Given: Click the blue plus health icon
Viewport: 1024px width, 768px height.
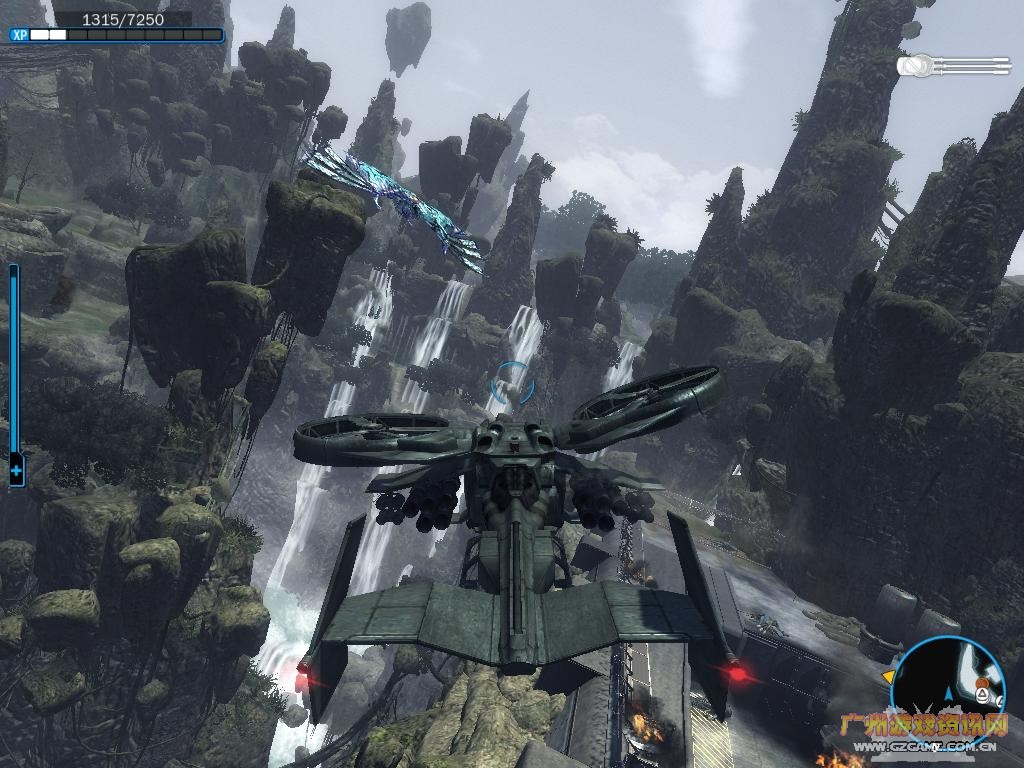Looking at the screenshot, I should coord(16,470).
